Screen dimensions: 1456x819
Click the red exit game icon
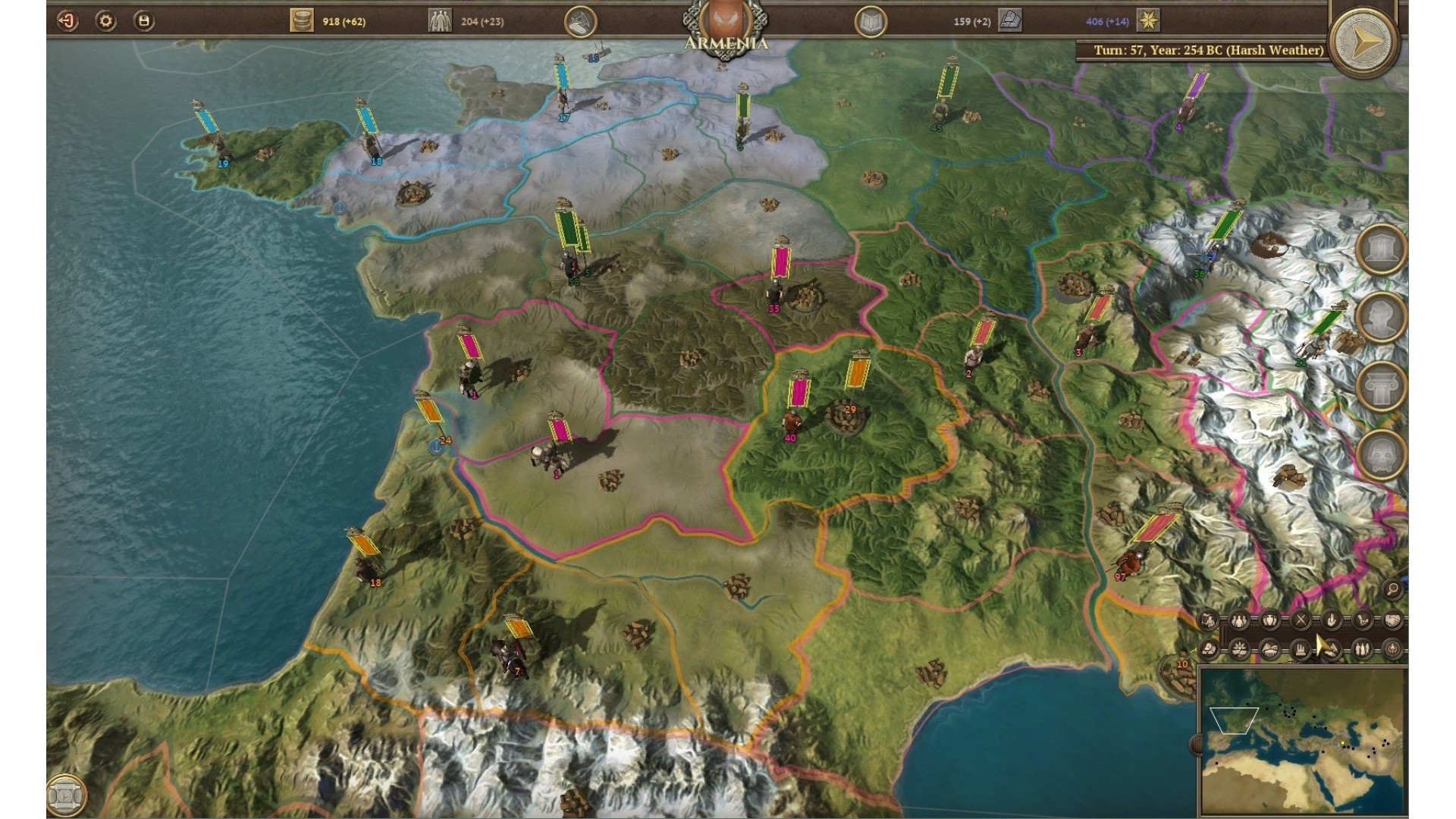[x=67, y=21]
